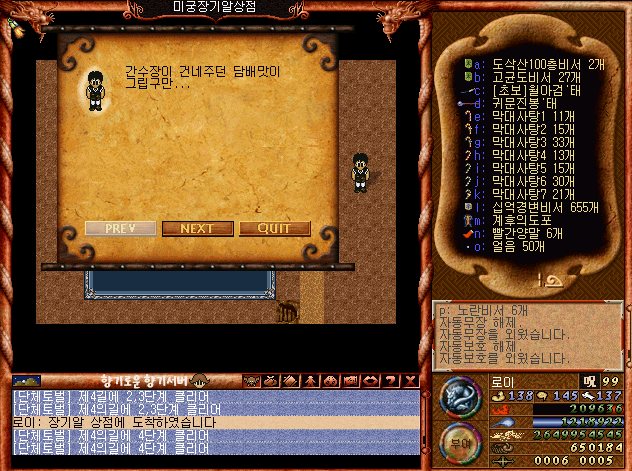This screenshot has width=632, height=471.
Task: Close the dialogue with QUIT
Action: [274, 228]
